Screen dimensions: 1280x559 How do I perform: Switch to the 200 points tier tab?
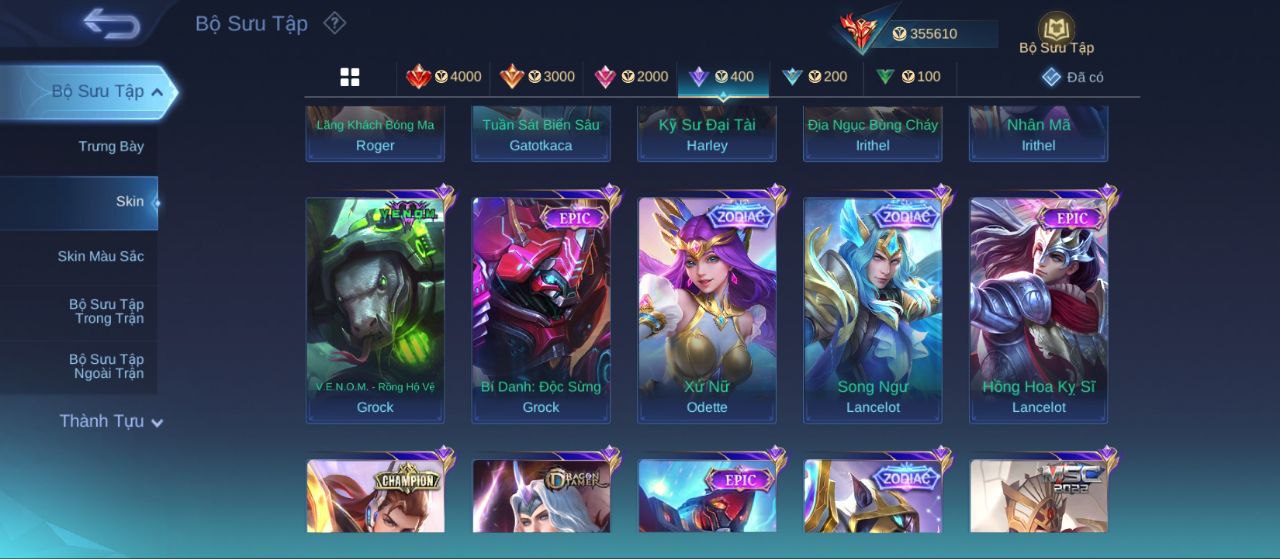[815, 77]
